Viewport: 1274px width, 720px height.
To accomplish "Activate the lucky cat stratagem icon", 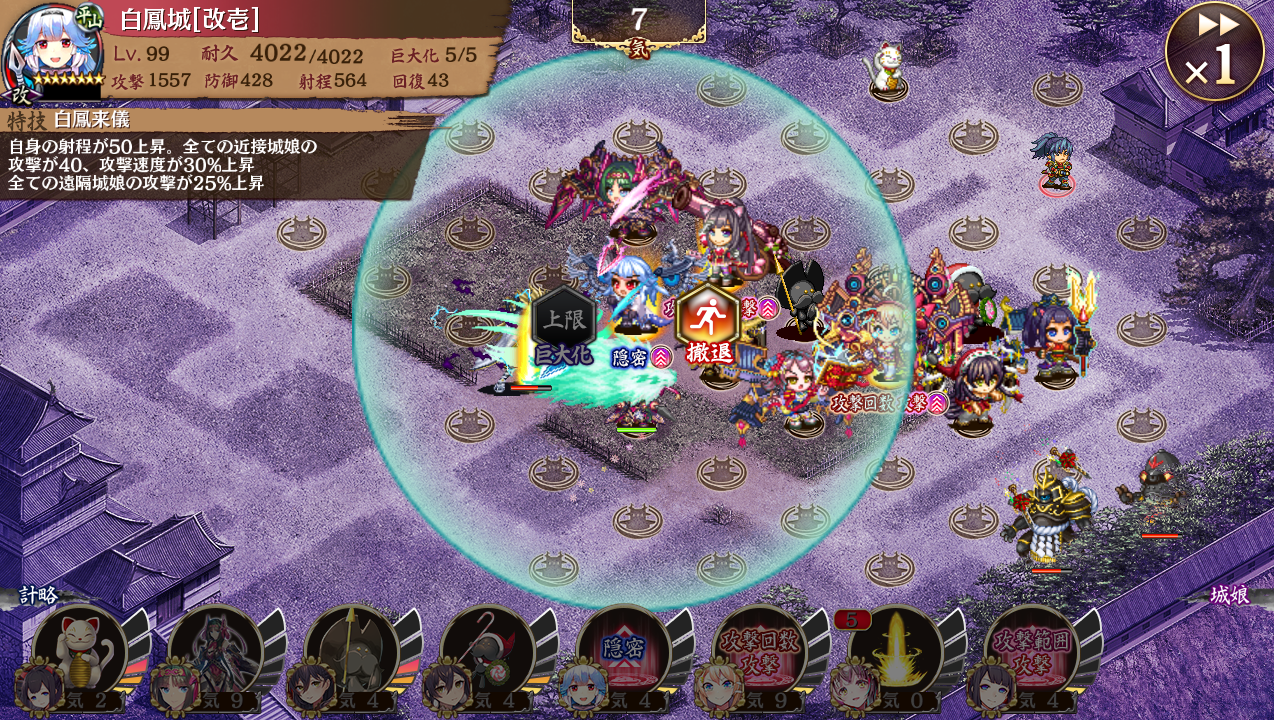I will [80, 652].
